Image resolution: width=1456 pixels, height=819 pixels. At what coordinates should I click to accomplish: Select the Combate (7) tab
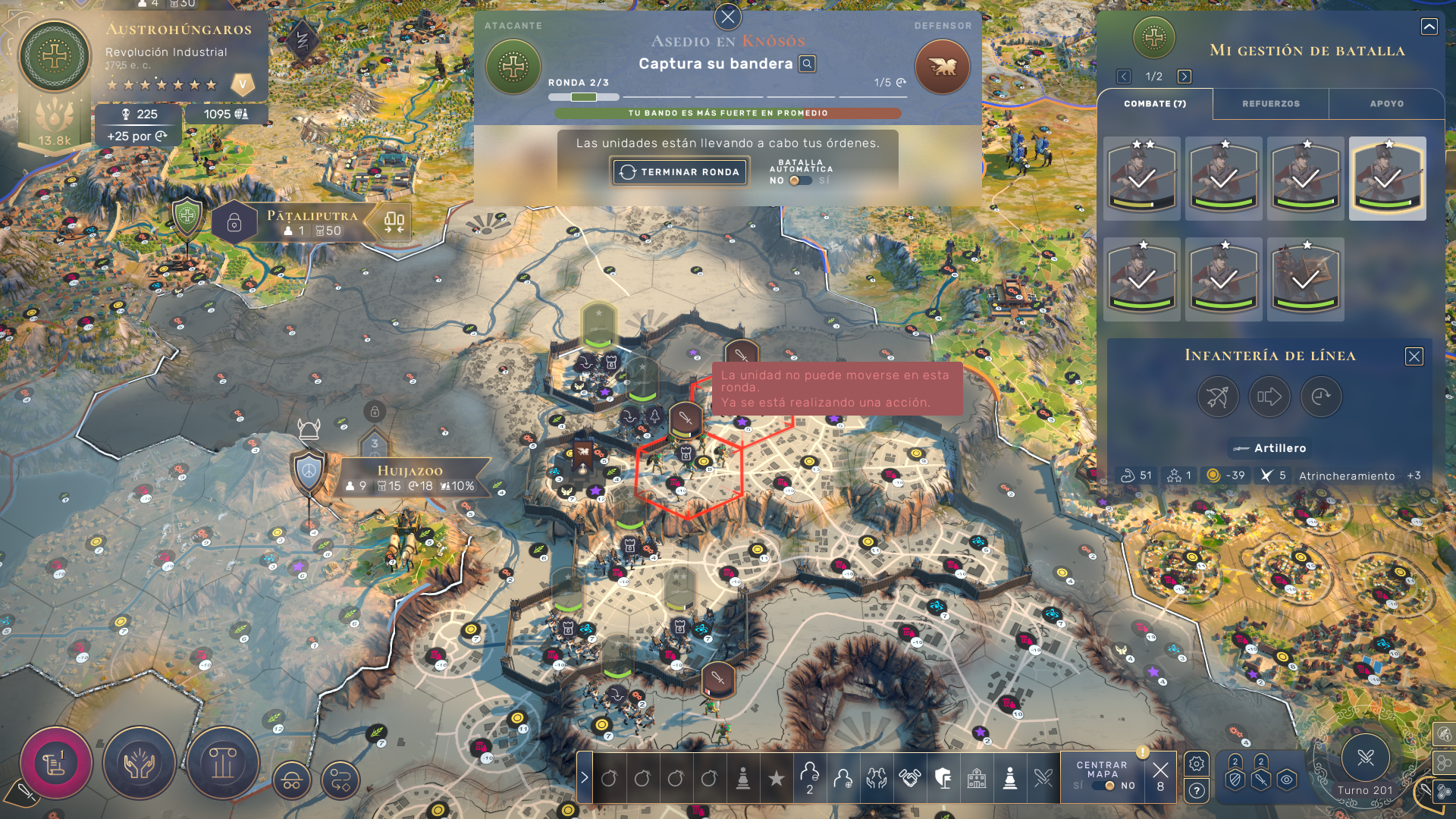pos(1154,104)
